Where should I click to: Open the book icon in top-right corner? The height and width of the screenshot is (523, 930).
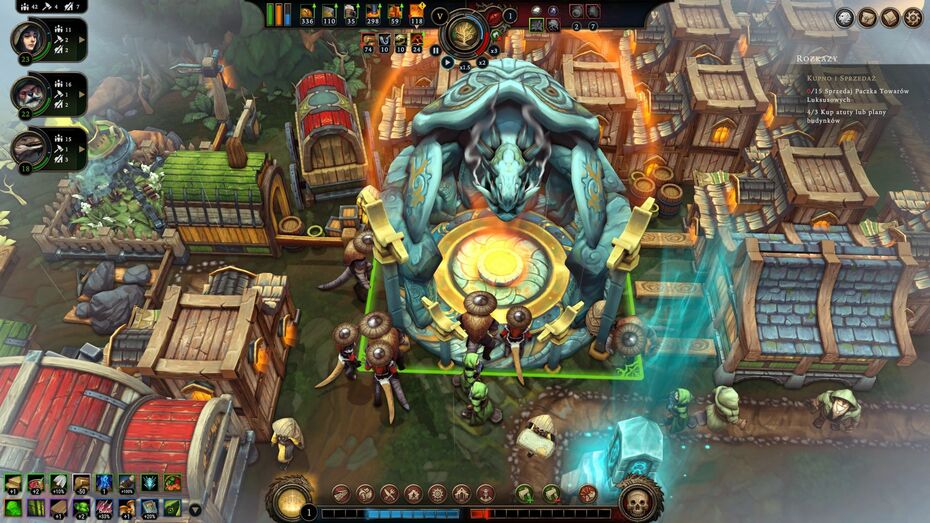coord(890,17)
